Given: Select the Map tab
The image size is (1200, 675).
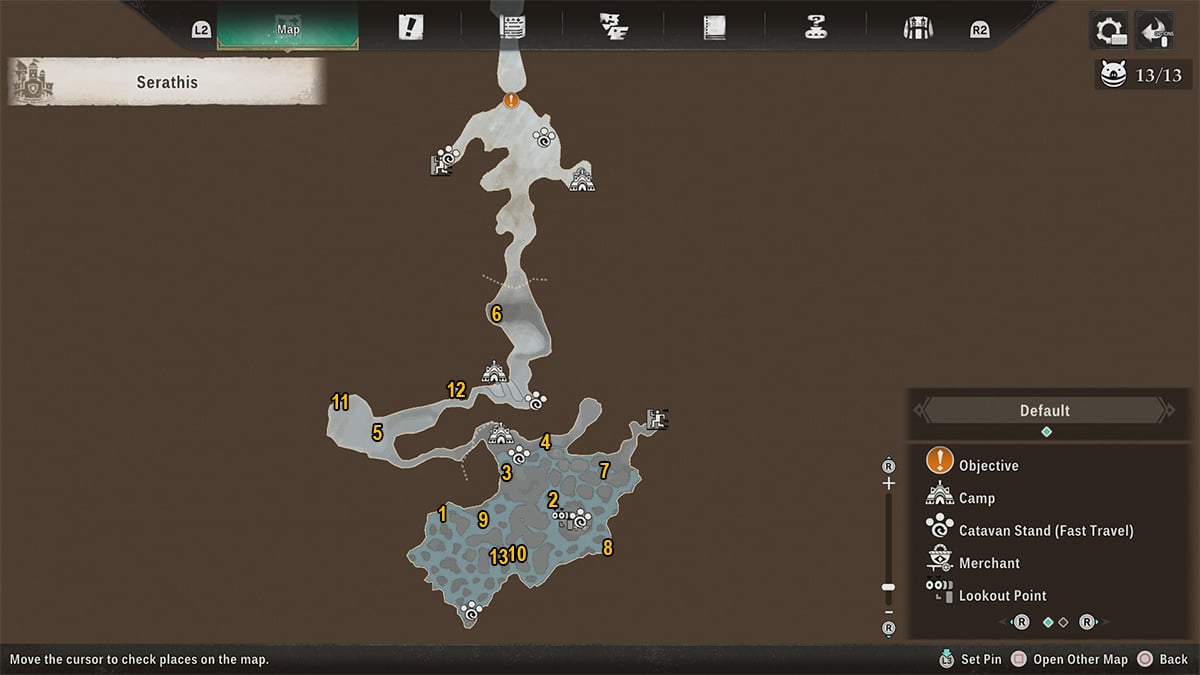Looking at the screenshot, I should click(288, 29).
